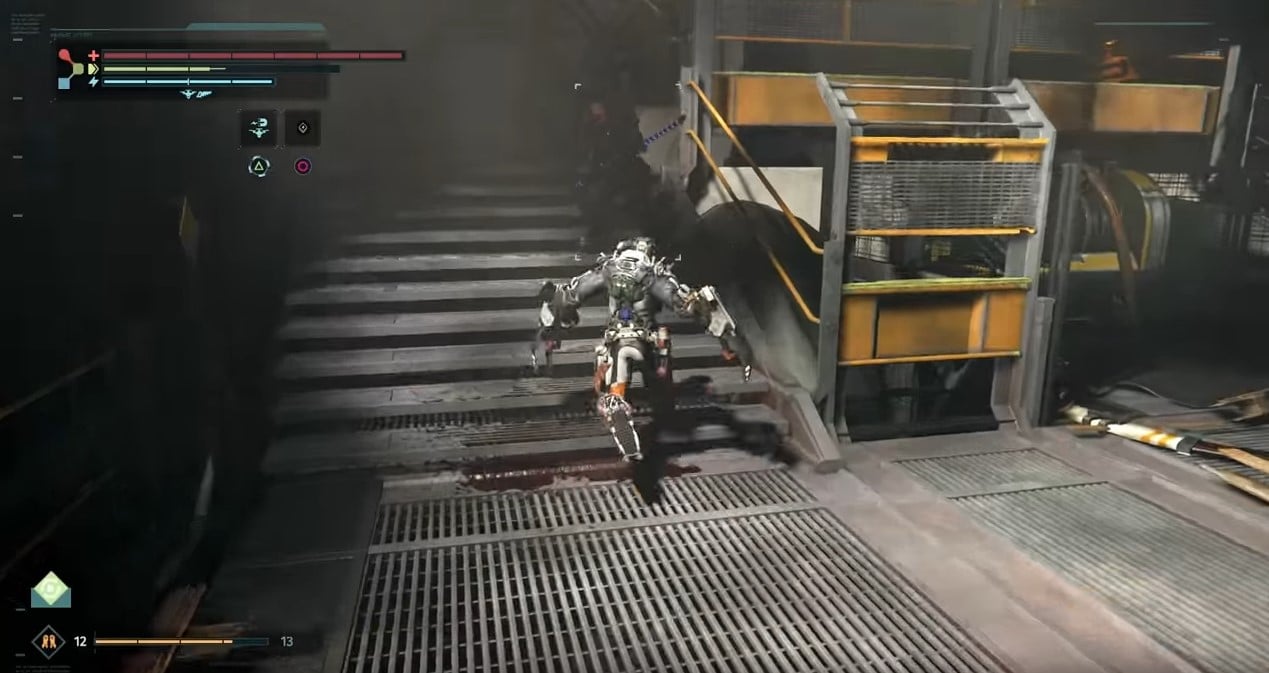Select the magnet drone module slot

click(258, 128)
